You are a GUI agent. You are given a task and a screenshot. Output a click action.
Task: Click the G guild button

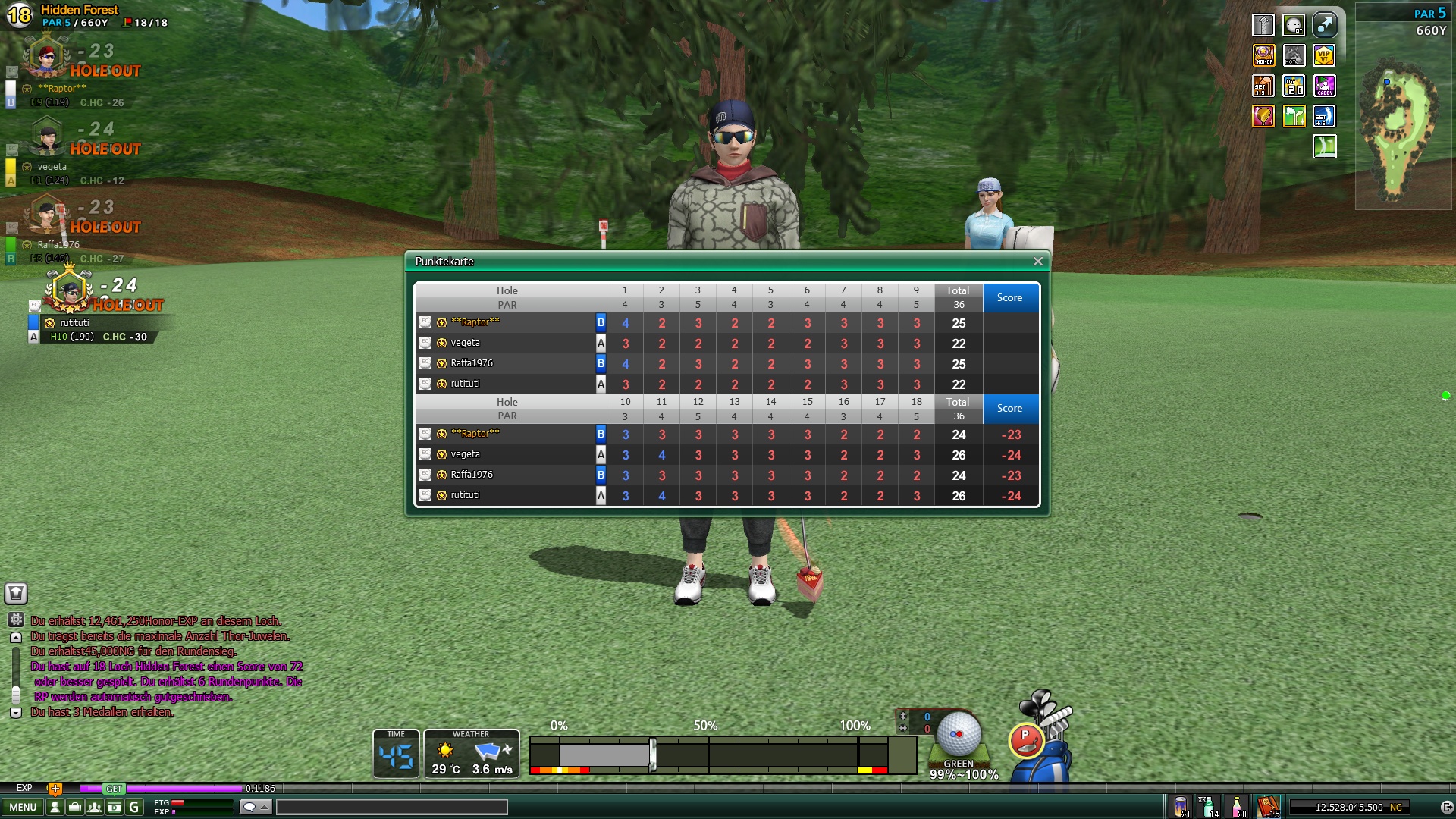[x=134, y=808]
